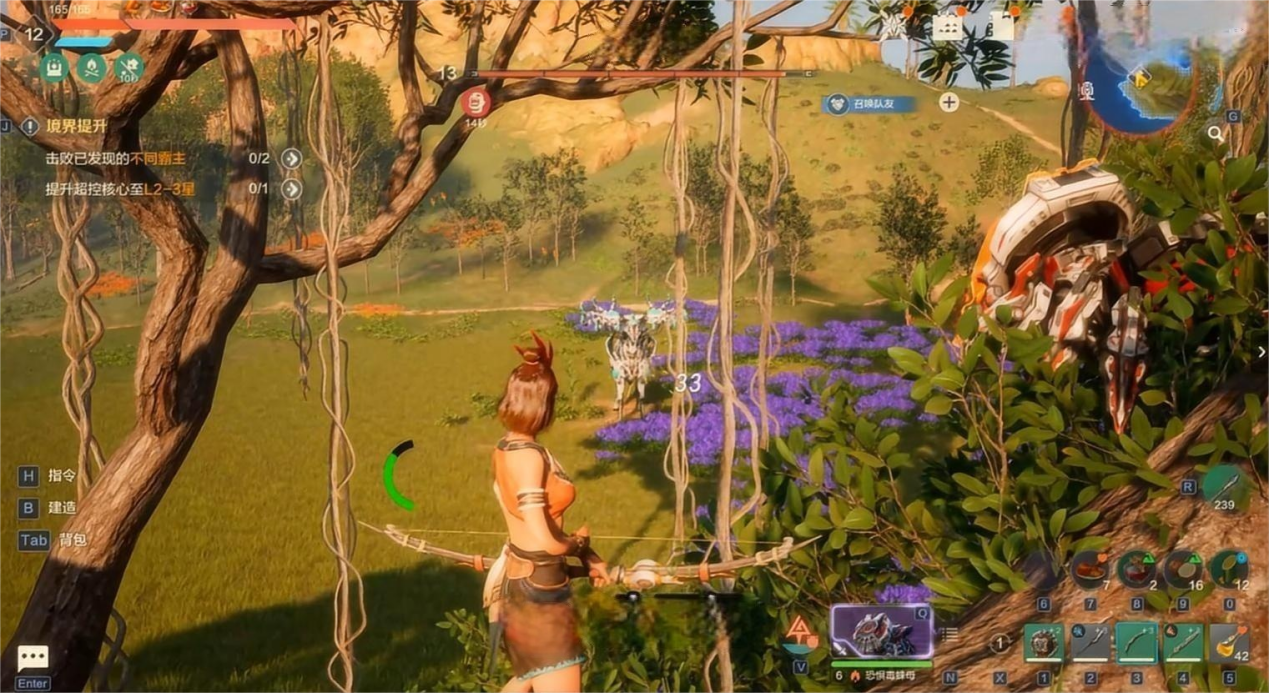Screen dimensions: 1269x693
Task: Select the arrow ammo slot showing 239
Action: coord(1224,488)
